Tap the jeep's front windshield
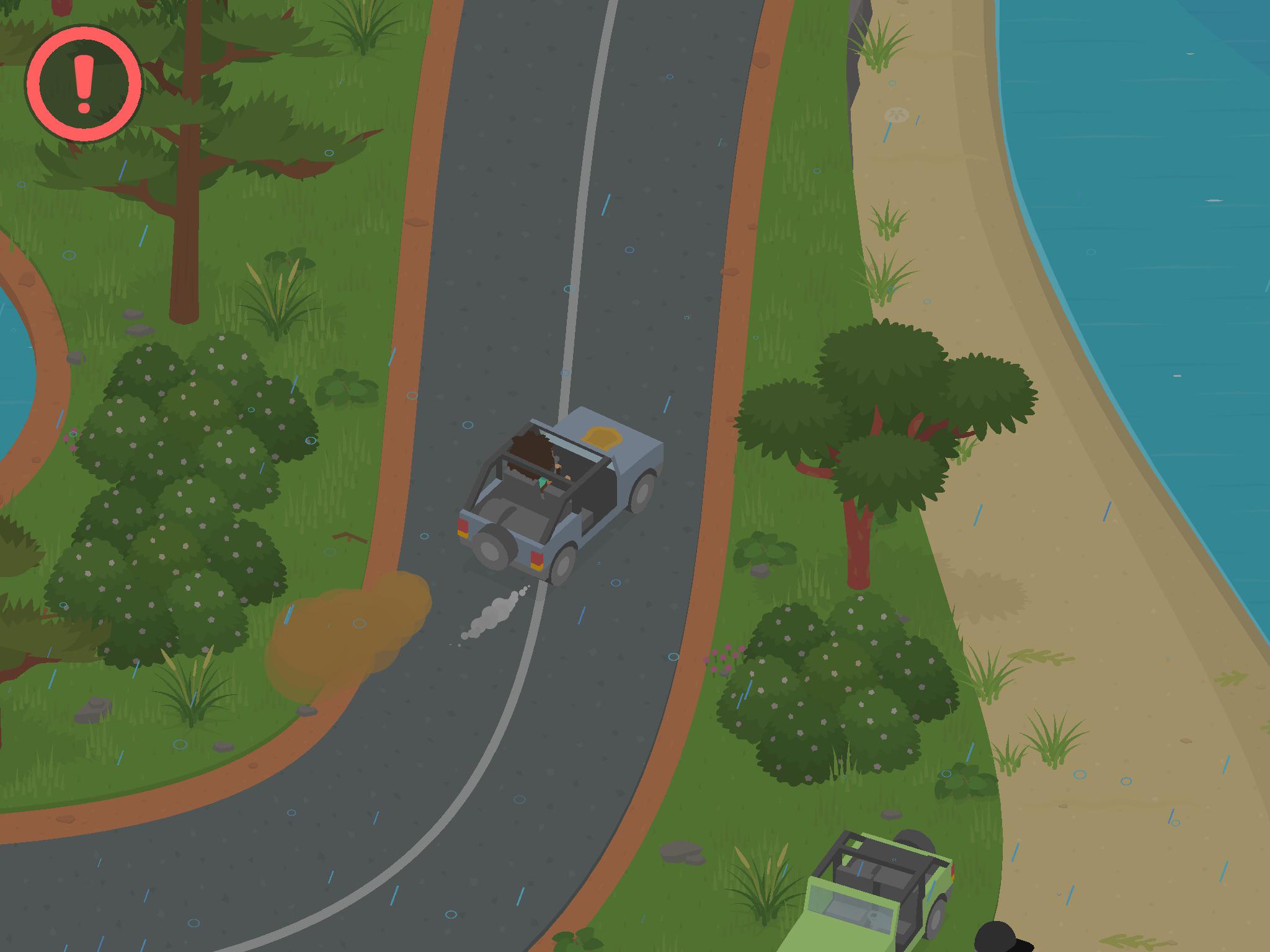Image resolution: width=1270 pixels, height=952 pixels. [x=853, y=910]
